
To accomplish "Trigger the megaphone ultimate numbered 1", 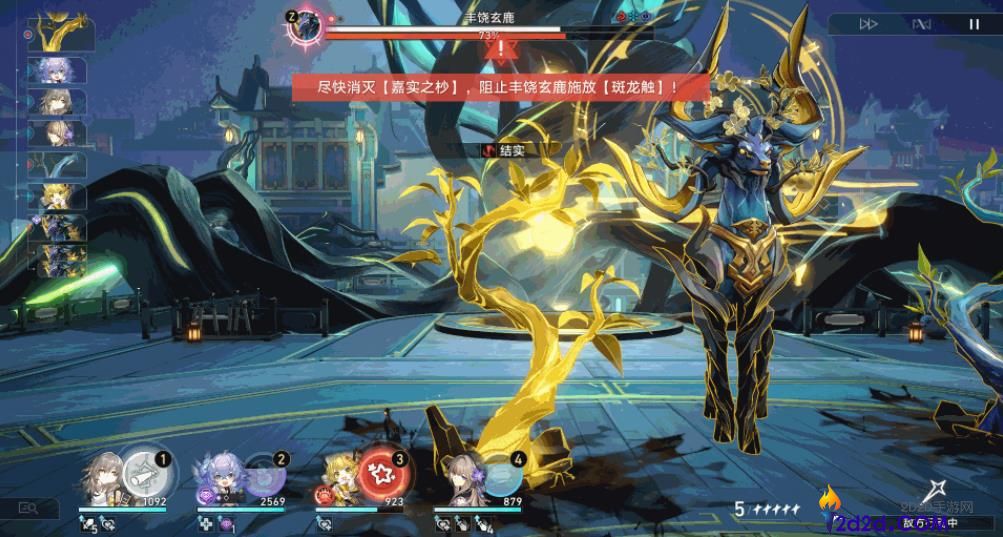I will tap(141, 473).
